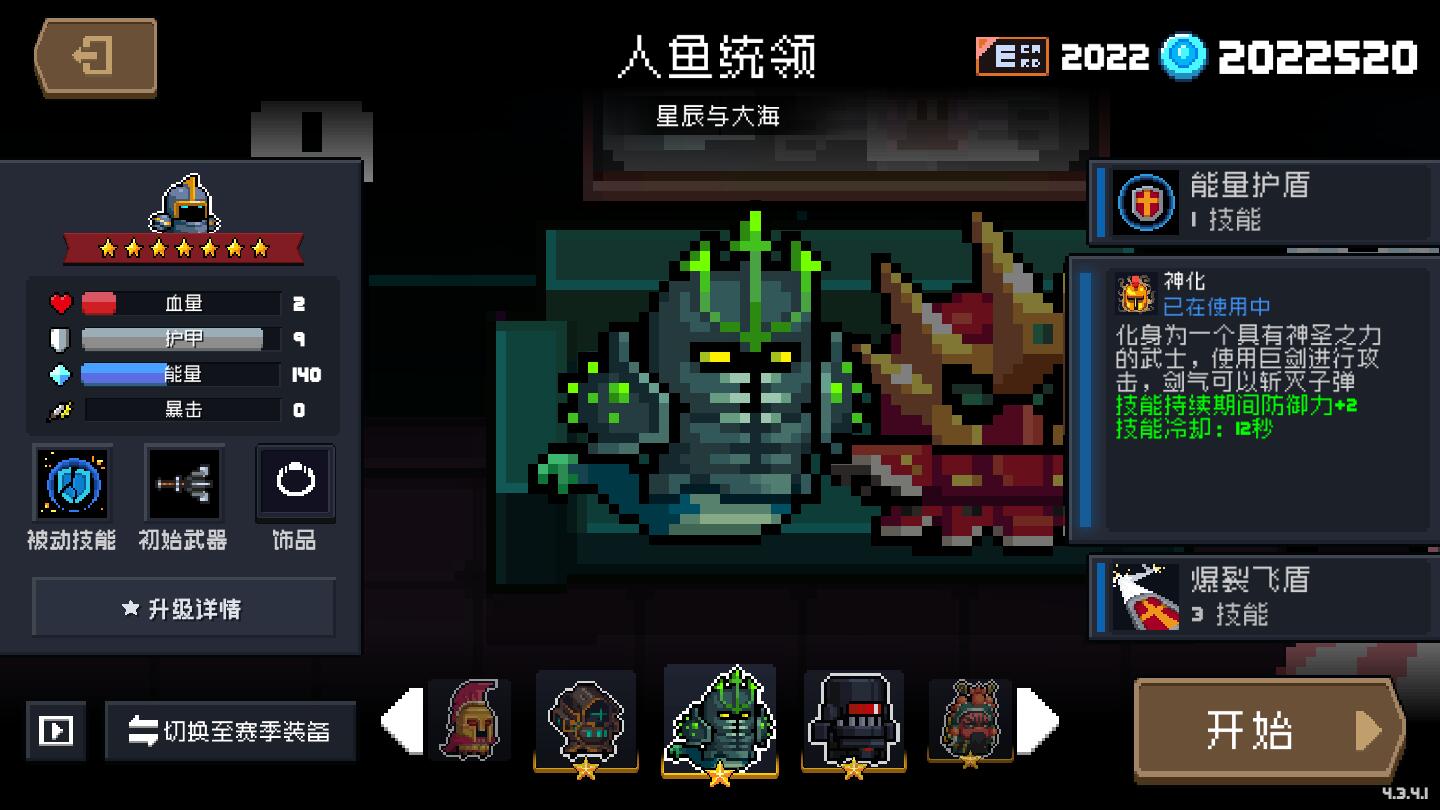The image size is (1440, 810).
Task: Select the 星辰与大海 skin label
Action: (x=716, y=116)
